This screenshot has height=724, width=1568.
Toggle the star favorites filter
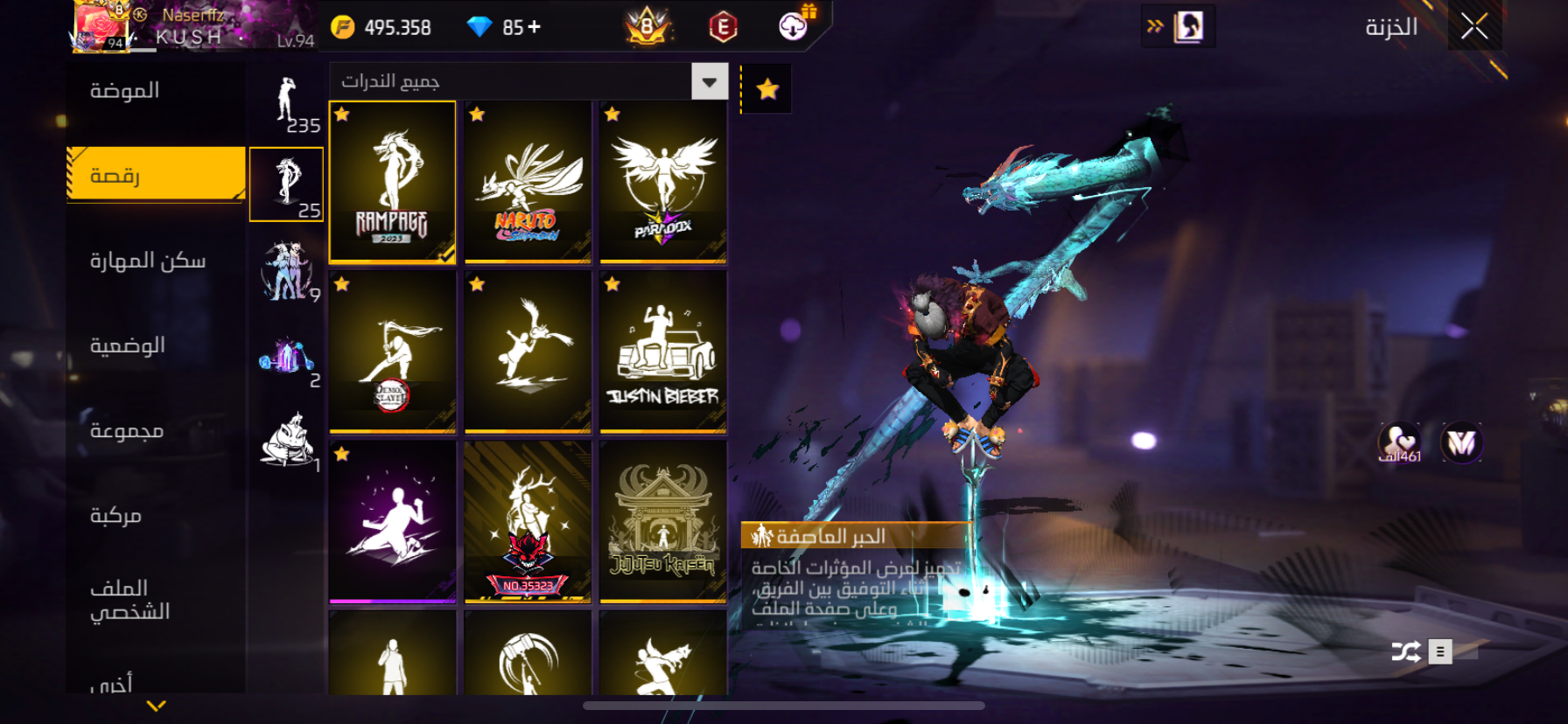(x=767, y=89)
